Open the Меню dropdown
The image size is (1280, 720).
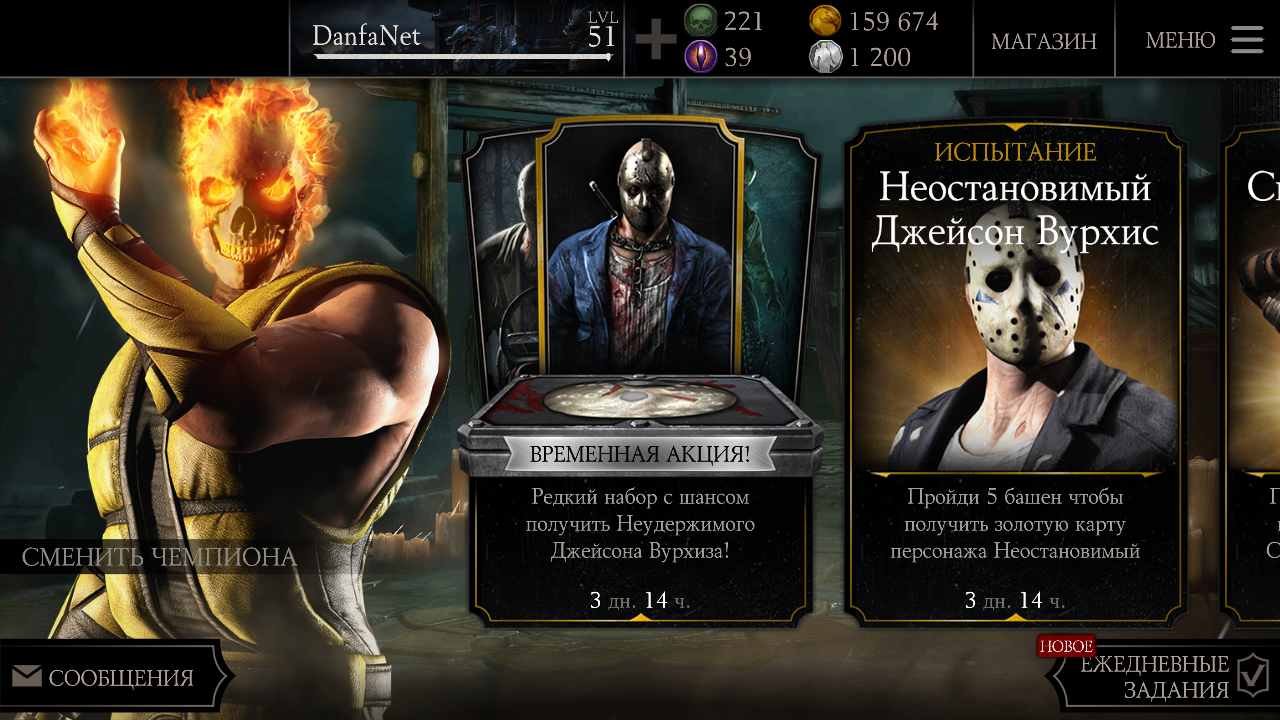point(1204,40)
